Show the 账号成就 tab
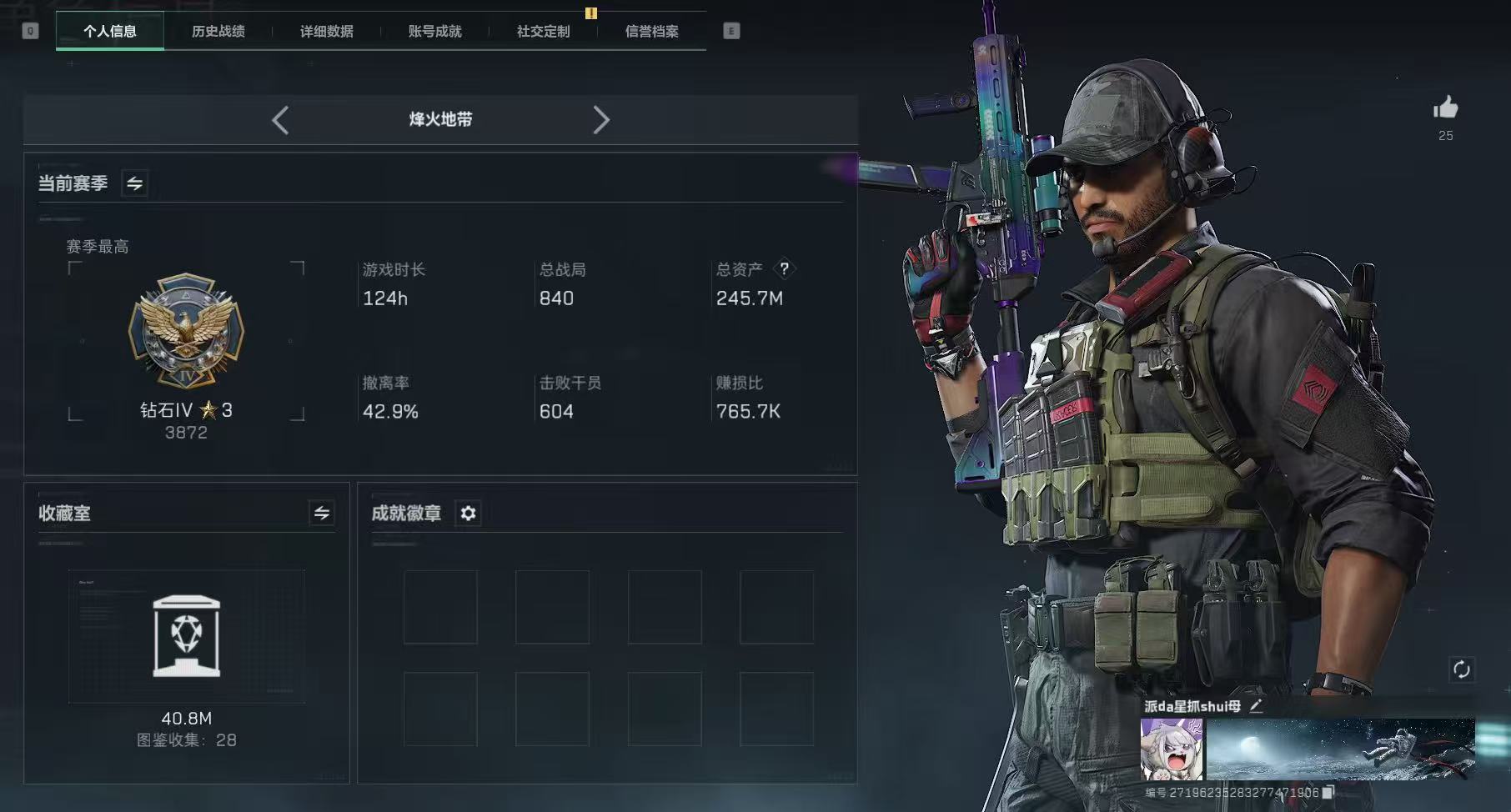 (x=435, y=32)
